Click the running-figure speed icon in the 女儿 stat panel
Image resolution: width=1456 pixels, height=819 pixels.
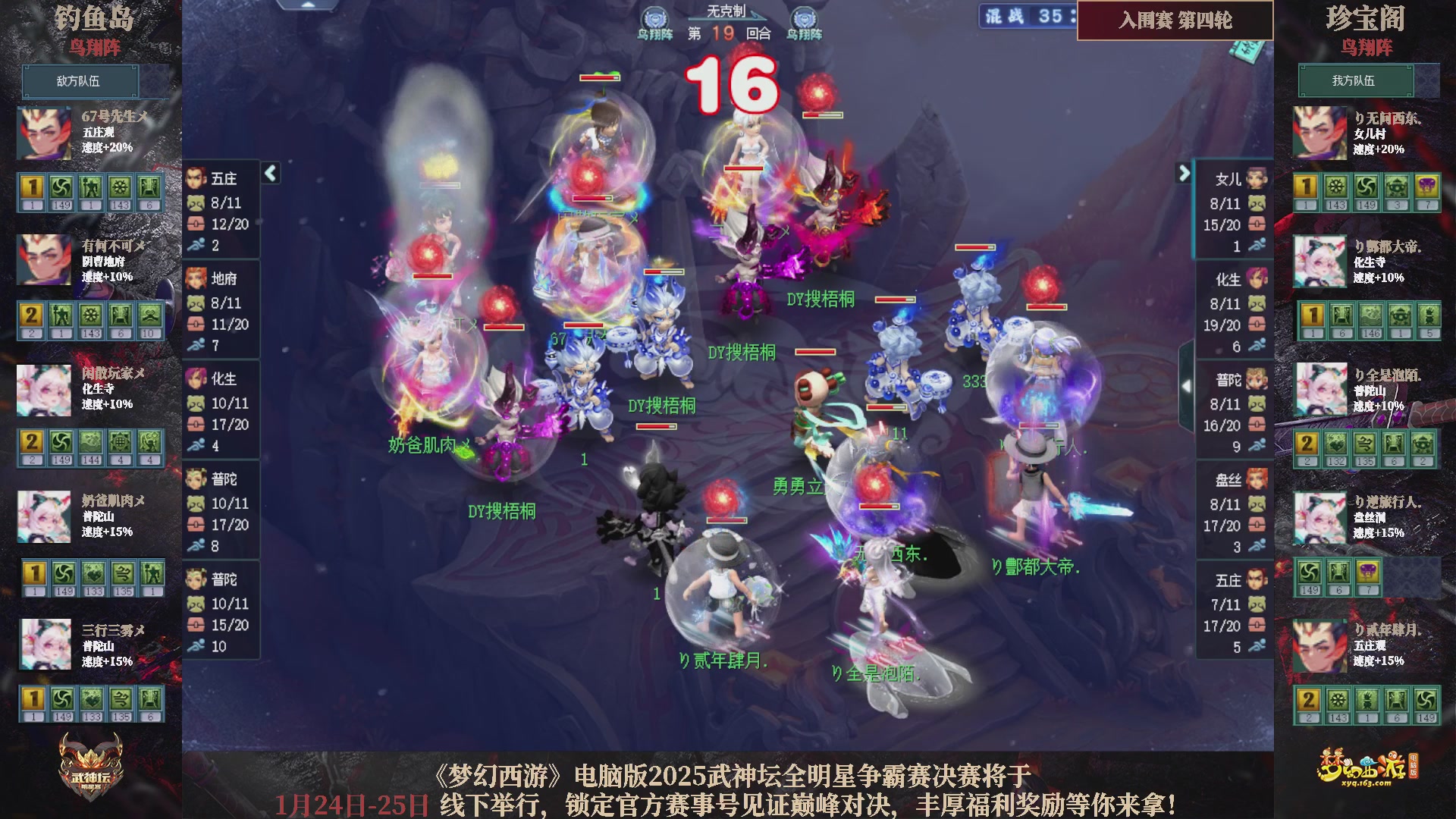pyautogui.click(x=1258, y=246)
